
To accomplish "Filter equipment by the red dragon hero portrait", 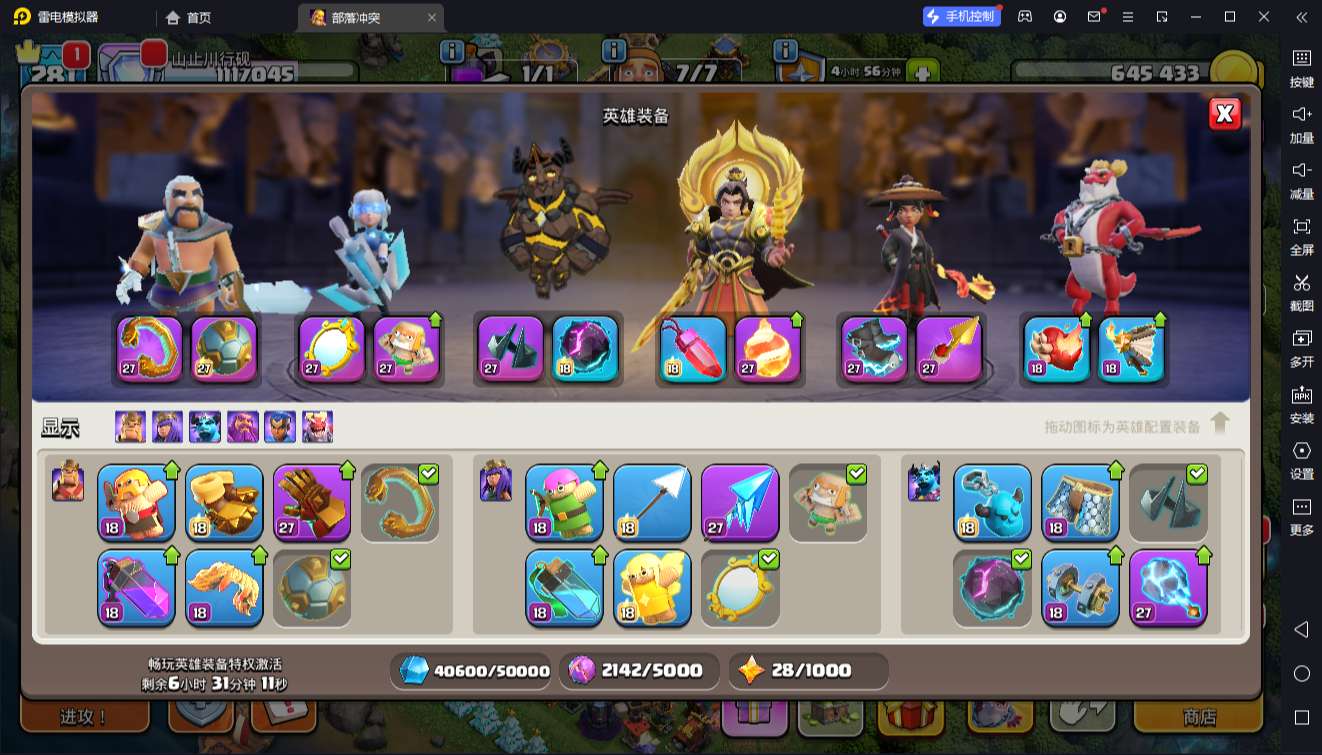I will (x=318, y=427).
